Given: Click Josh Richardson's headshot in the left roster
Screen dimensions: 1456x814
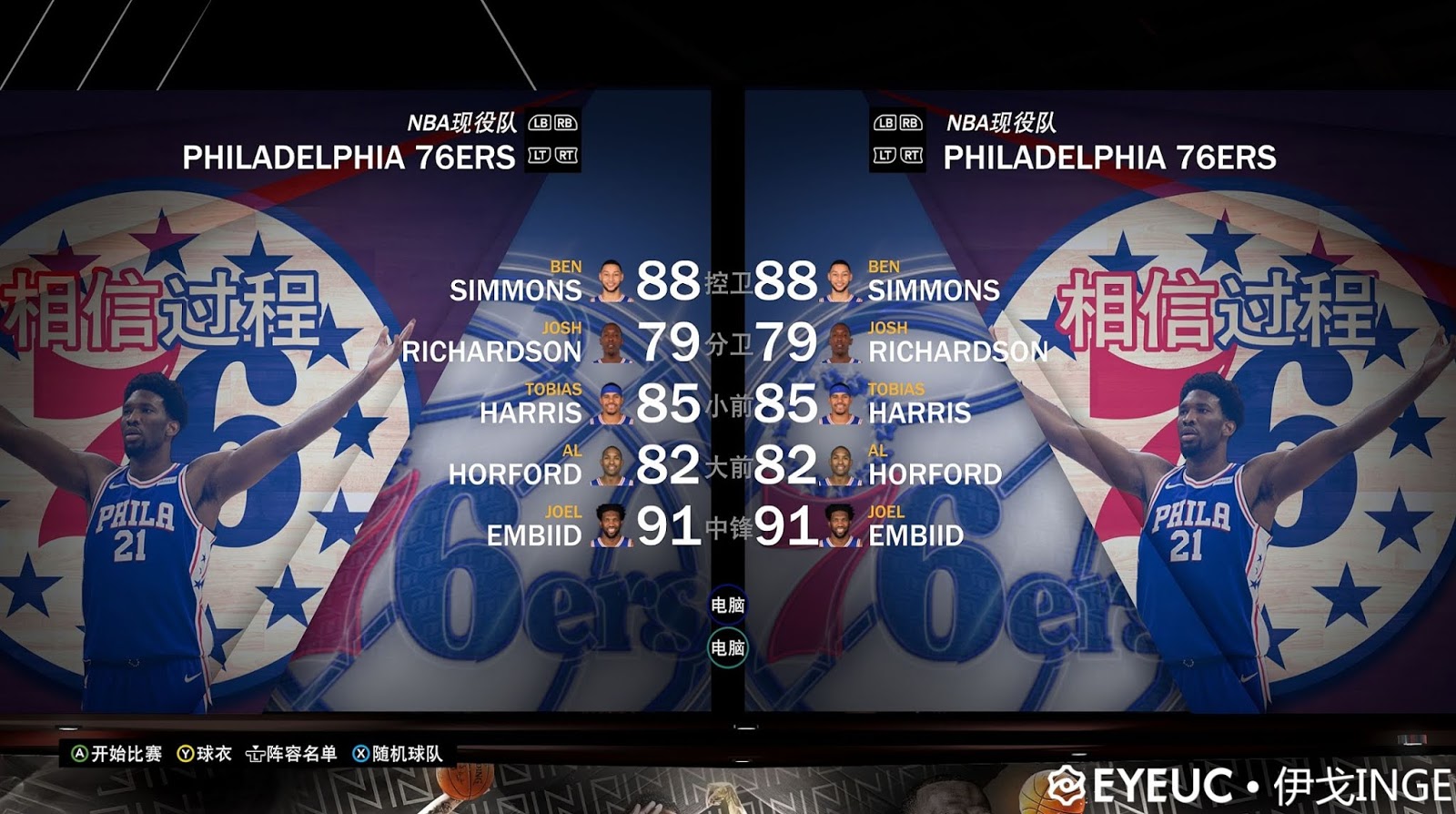Looking at the screenshot, I should pyautogui.click(x=613, y=342).
